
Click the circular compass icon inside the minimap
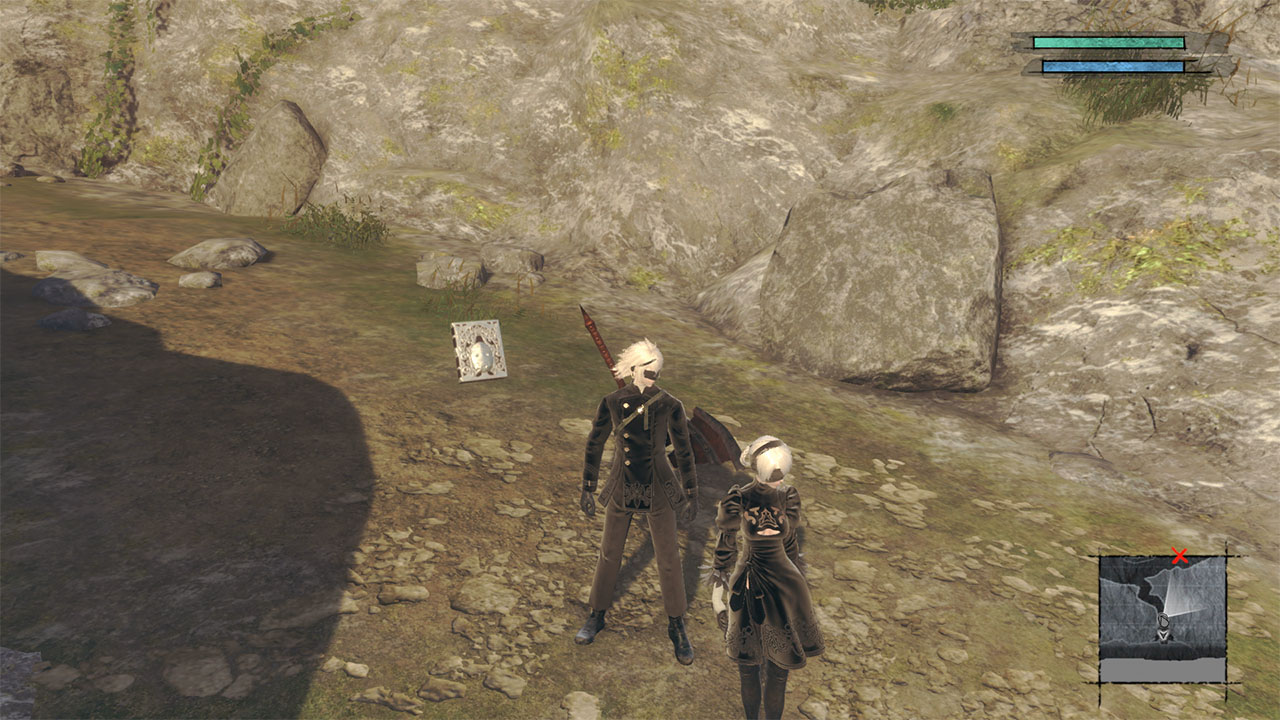coord(1163,619)
